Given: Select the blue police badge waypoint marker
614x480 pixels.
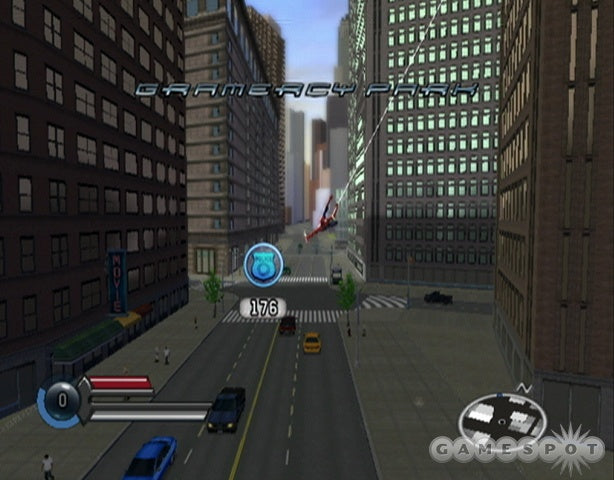Looking at the screenshot, I should tap(262, 264).
